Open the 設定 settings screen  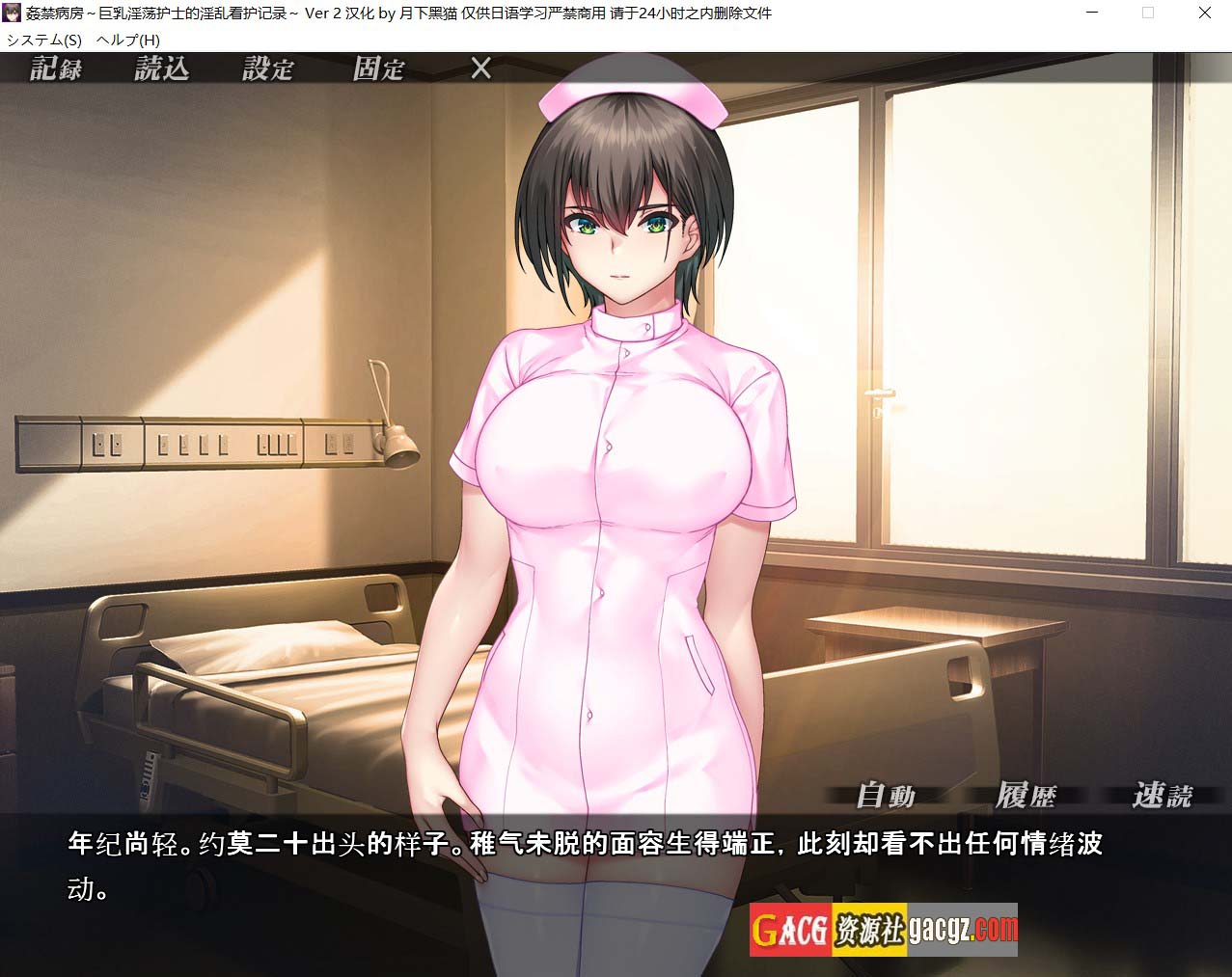267,68
